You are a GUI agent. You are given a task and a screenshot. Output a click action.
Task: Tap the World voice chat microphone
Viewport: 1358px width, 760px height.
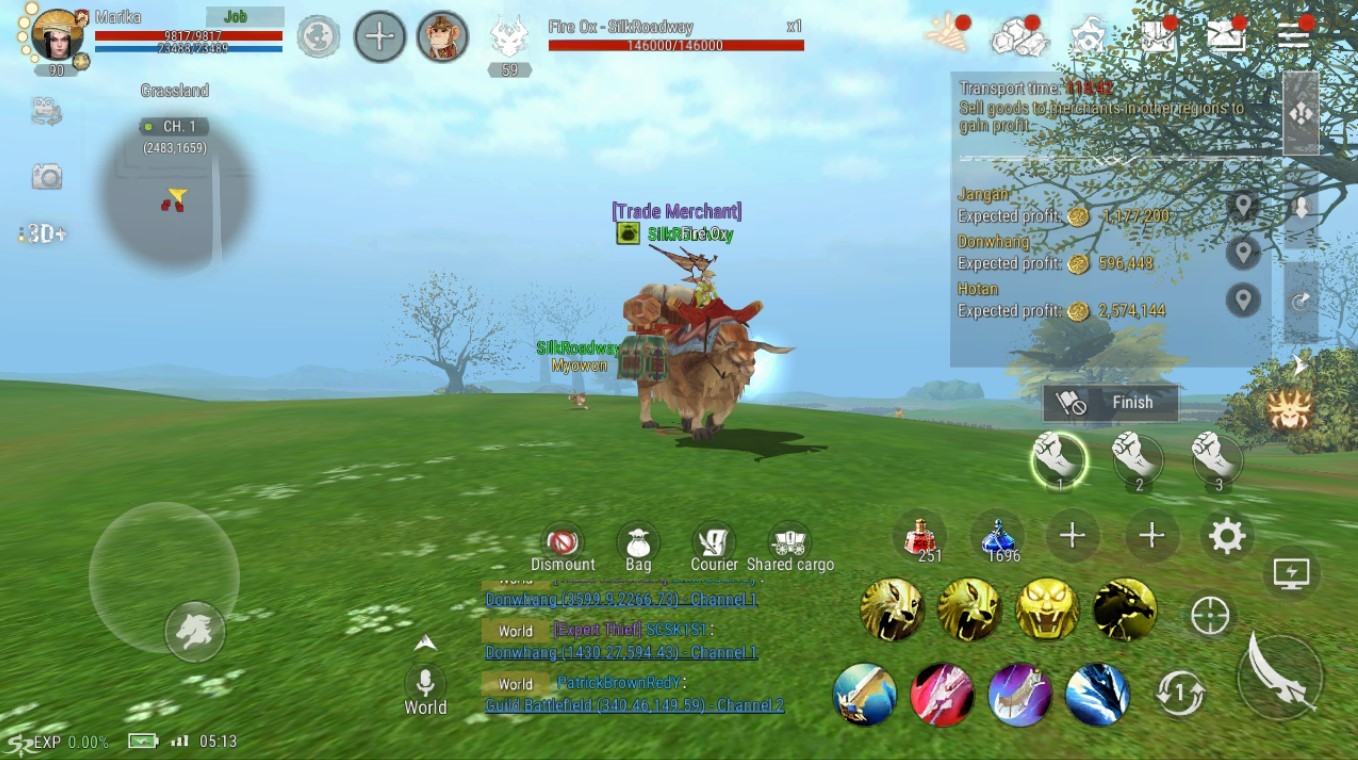425,683
